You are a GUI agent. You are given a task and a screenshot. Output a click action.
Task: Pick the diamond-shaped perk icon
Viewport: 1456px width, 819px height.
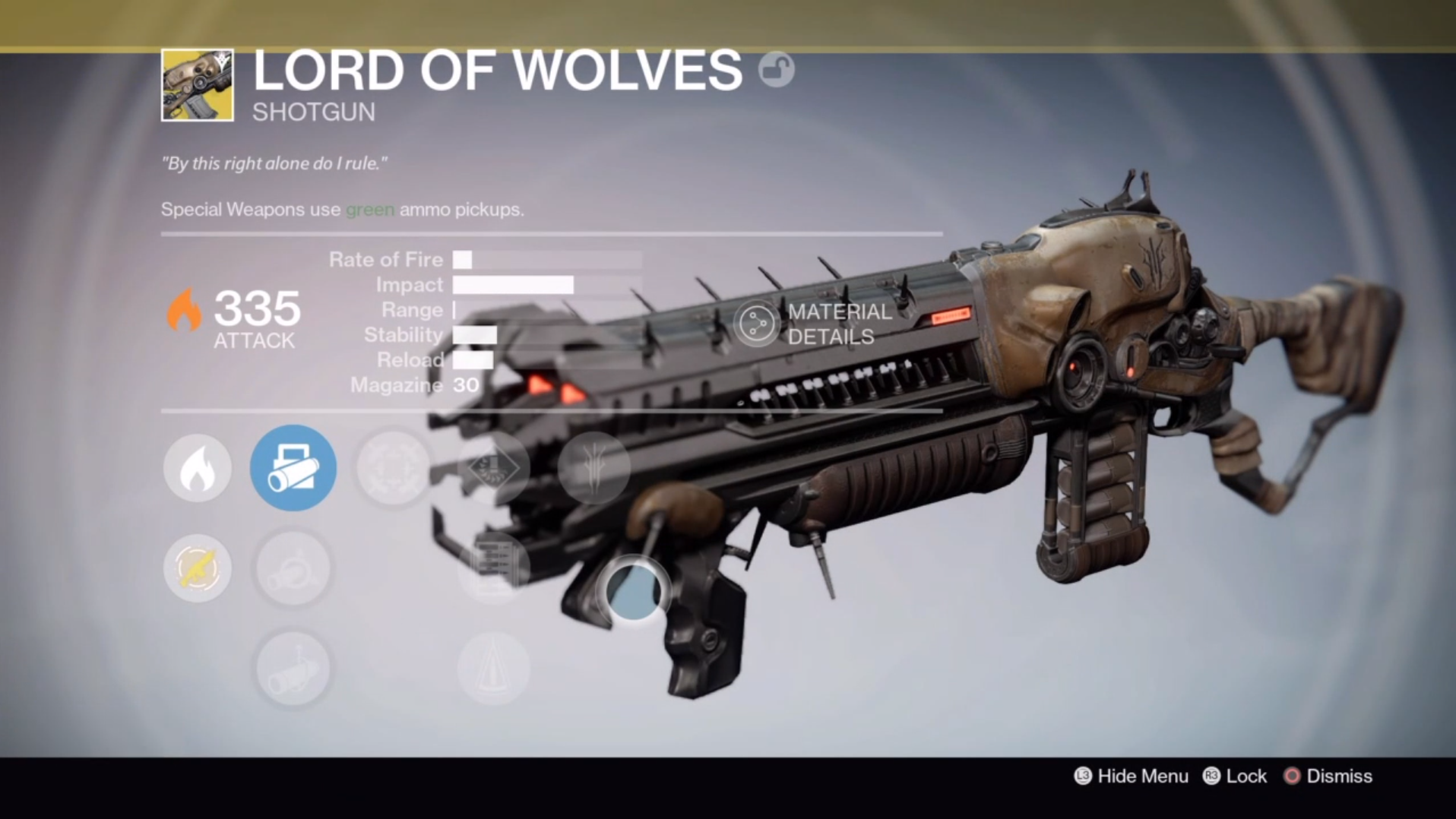coord(493,468)
